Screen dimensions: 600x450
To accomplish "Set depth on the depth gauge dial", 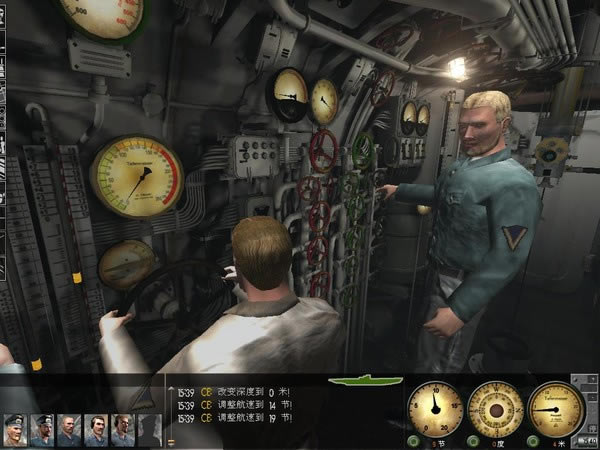I will 556,408.
